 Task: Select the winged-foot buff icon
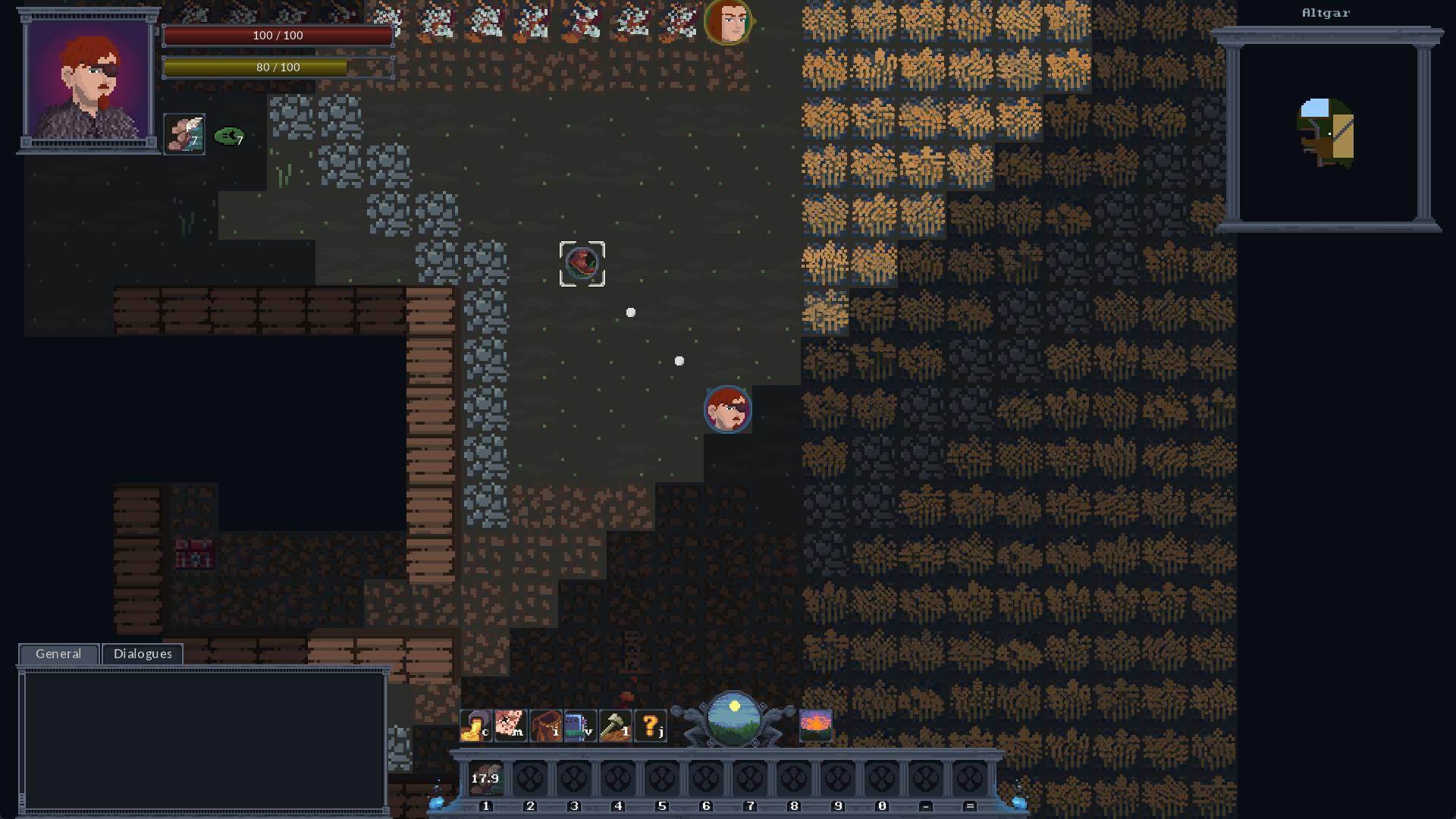tap(184, 134)
